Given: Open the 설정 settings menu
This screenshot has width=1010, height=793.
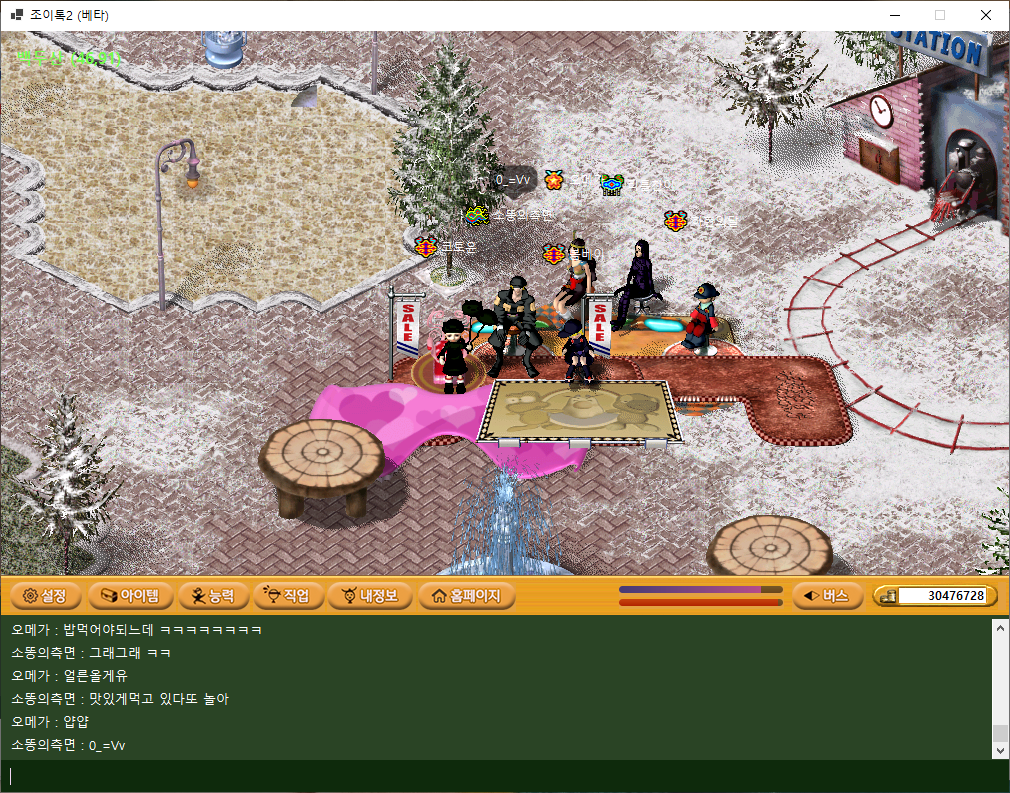Looking at the screenshot, I should pyautogui.click(x=45, y=596).
